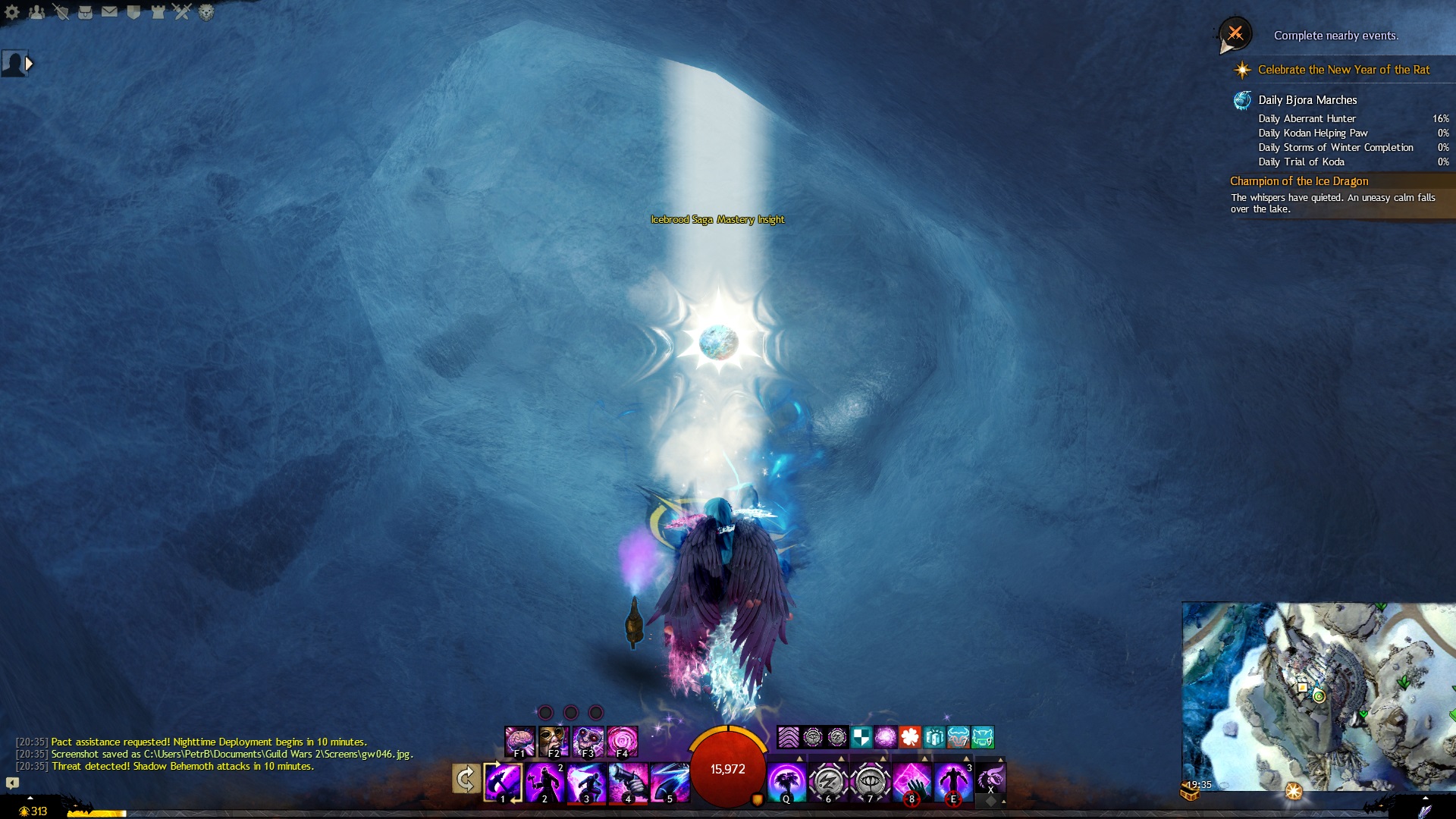This screenshot has height=819, width=1456.
Task: Open the game menu gear icon
Action: pyautogui.click(x=12, y=12)
